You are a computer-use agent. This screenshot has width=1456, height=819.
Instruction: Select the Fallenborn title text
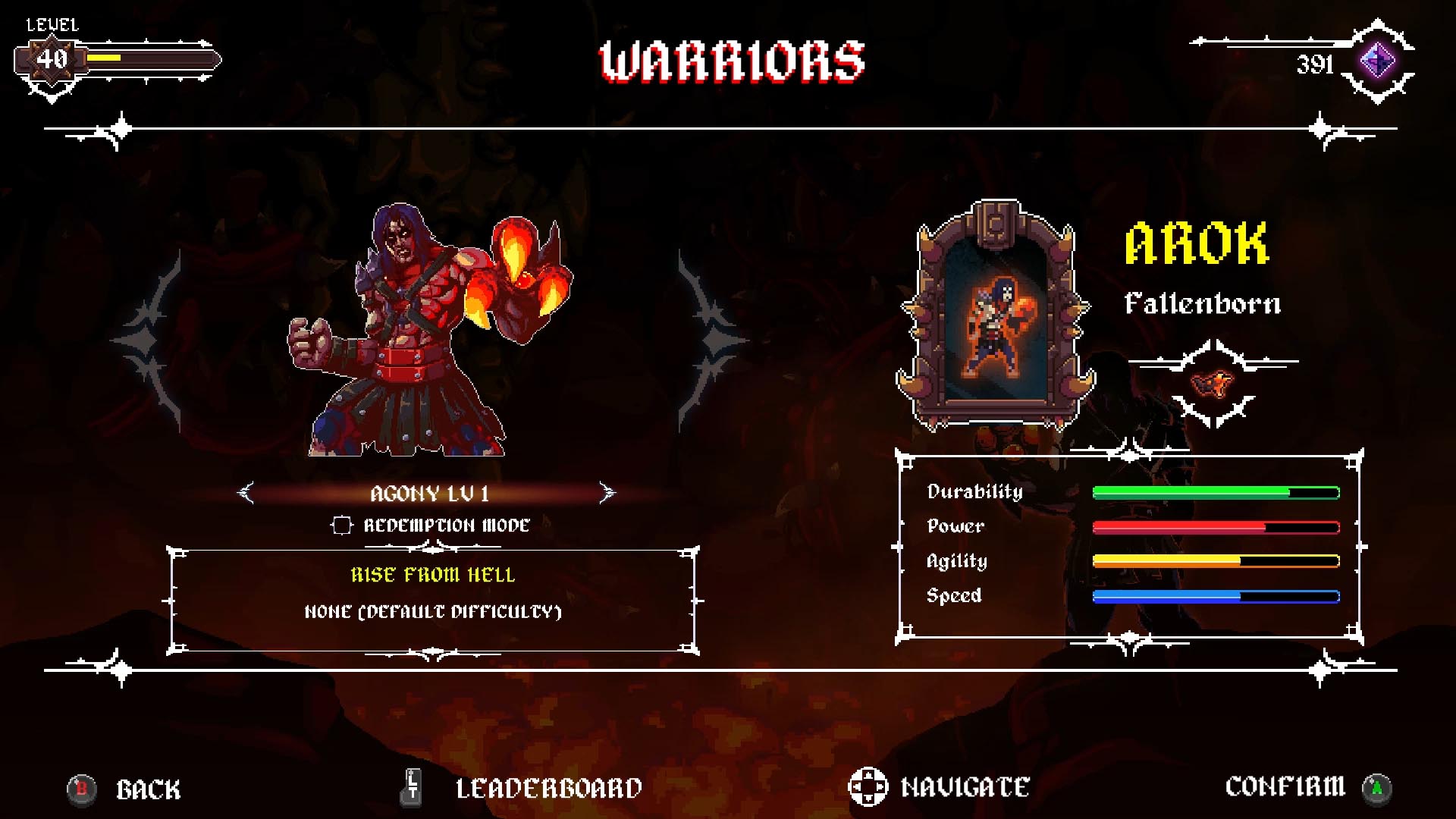pyautogui.click(x=1202, y=304)
